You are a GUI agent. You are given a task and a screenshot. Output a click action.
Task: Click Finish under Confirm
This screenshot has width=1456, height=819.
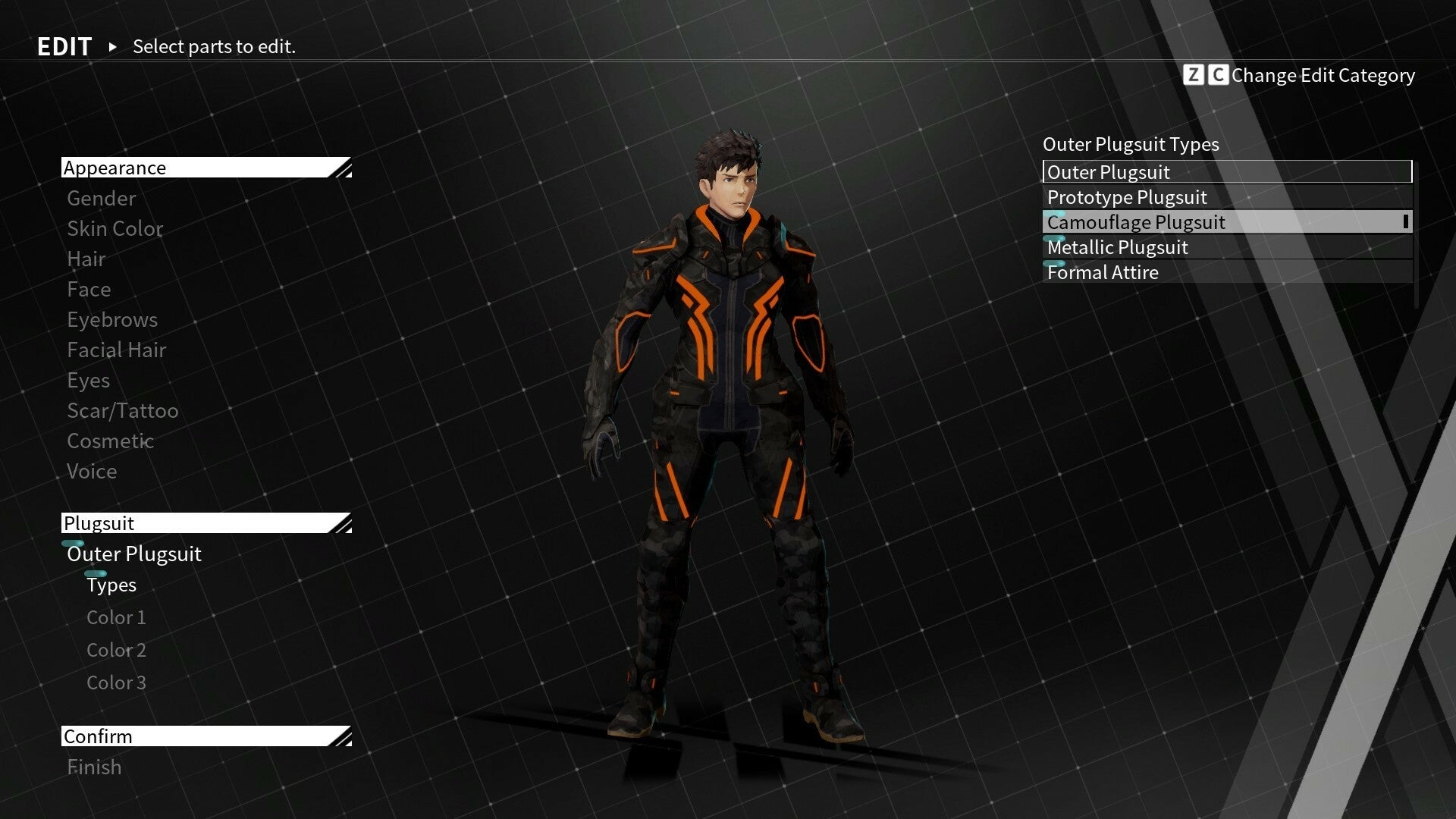tap(94, 767)
